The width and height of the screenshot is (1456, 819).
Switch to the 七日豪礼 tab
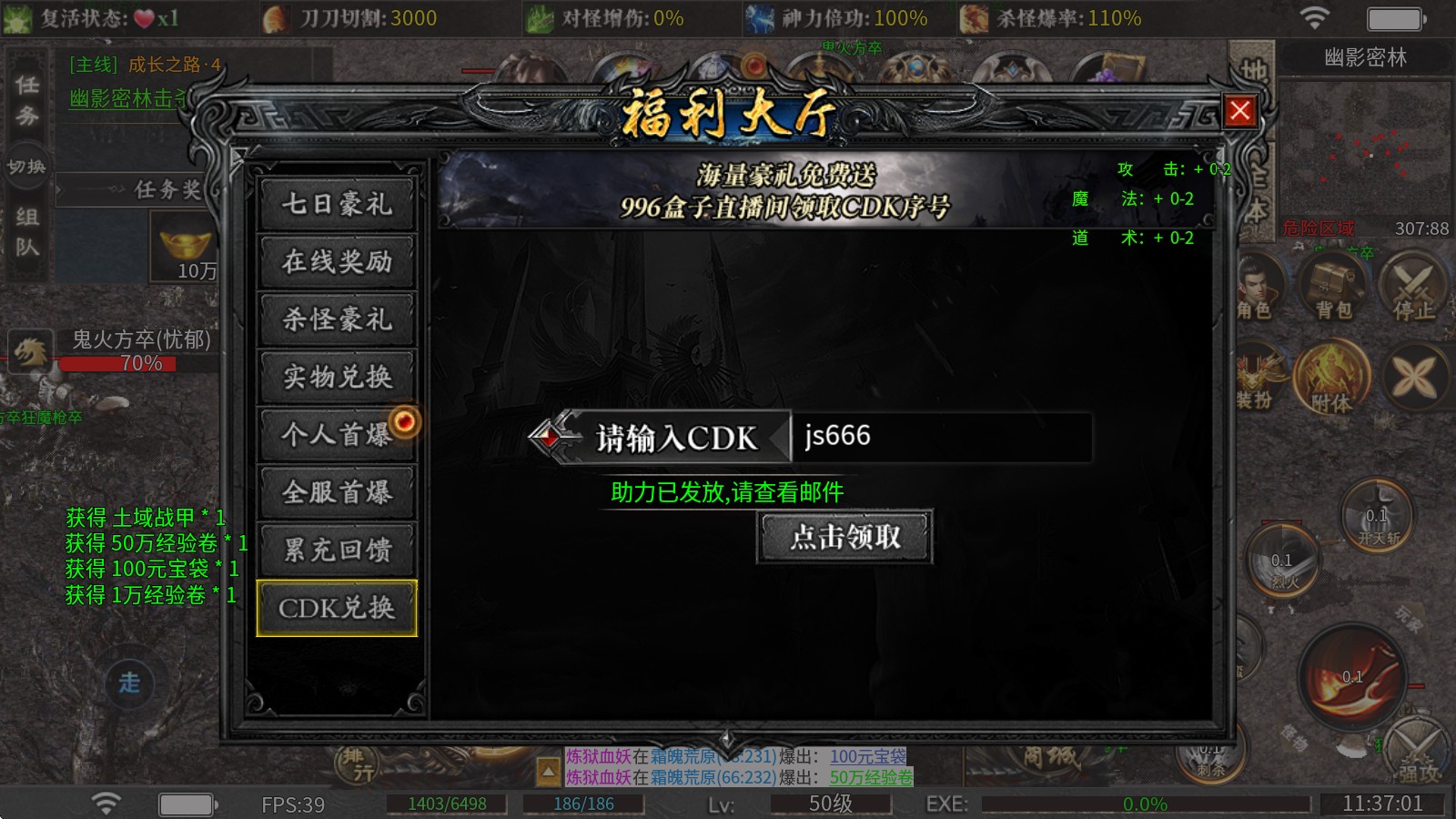point(337,205)
